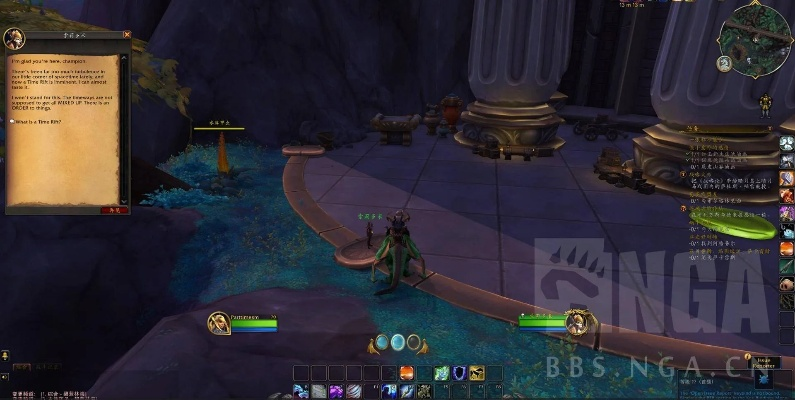The width and height of the screenshot is (795, 400).
Task: Ask 'What is a Time Rift?'
Action: click(37, 121)
